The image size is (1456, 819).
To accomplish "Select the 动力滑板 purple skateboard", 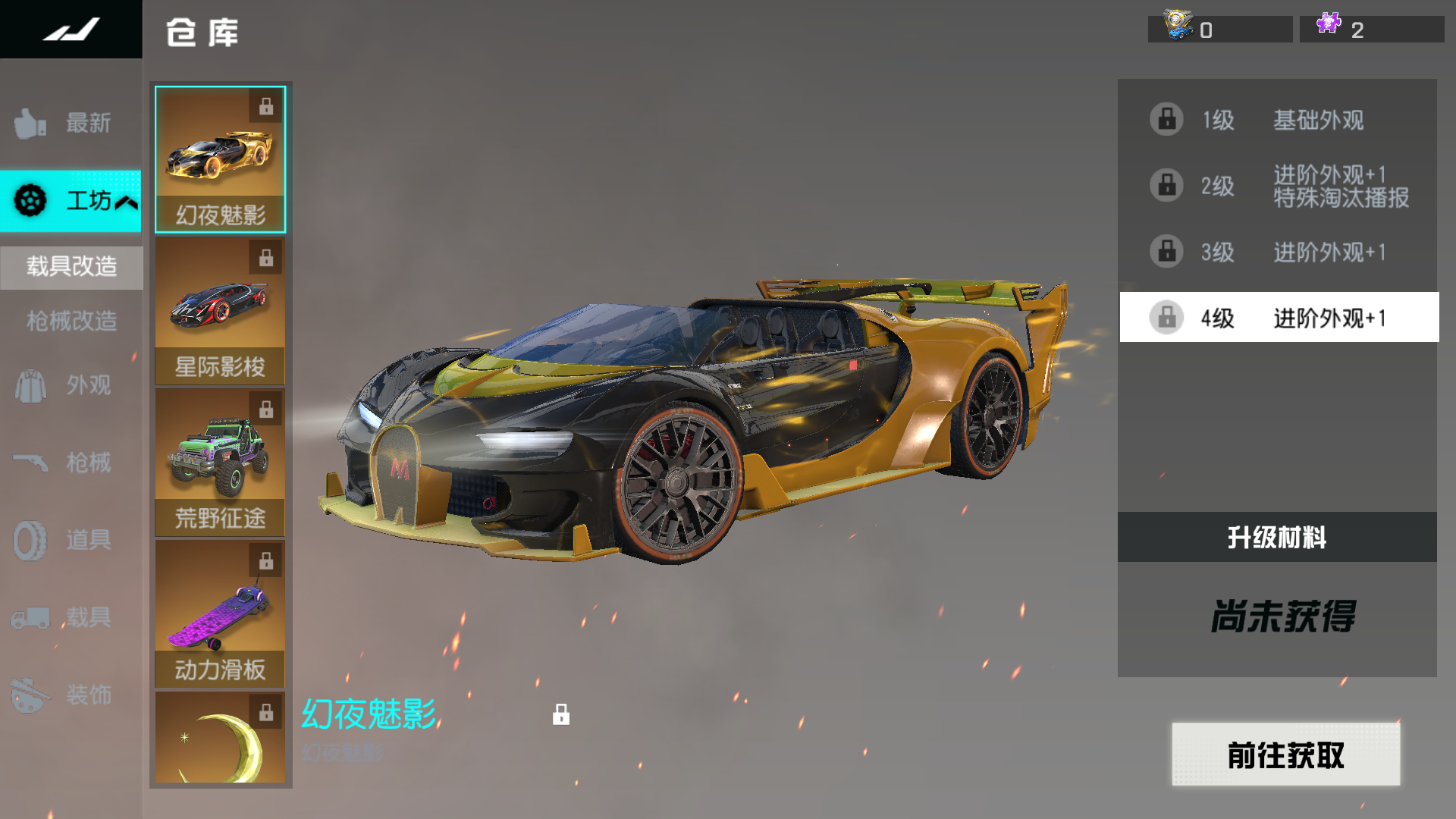I will pos(220,614).
